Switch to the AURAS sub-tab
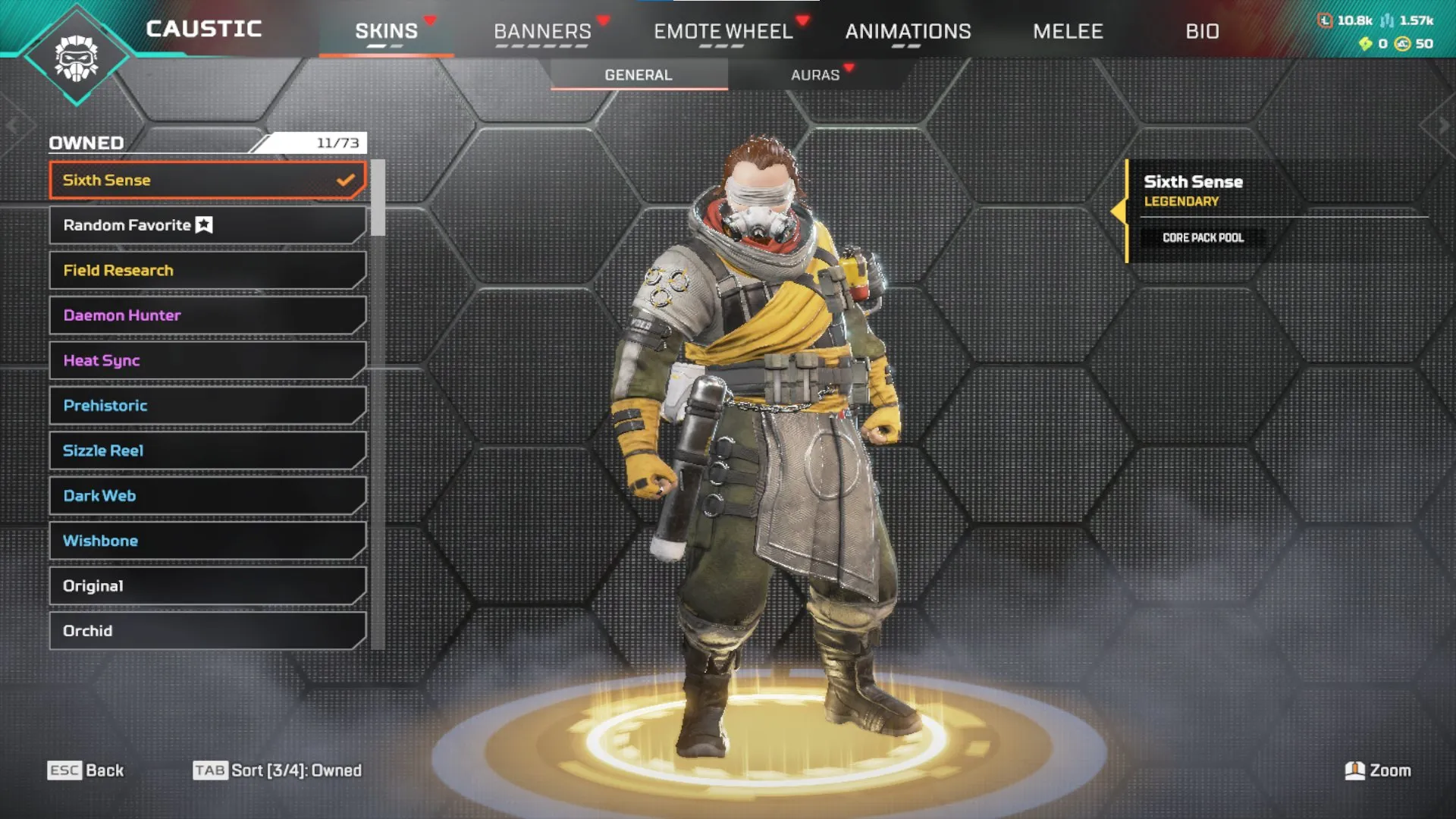1456x819 pixels. (815, 74)
